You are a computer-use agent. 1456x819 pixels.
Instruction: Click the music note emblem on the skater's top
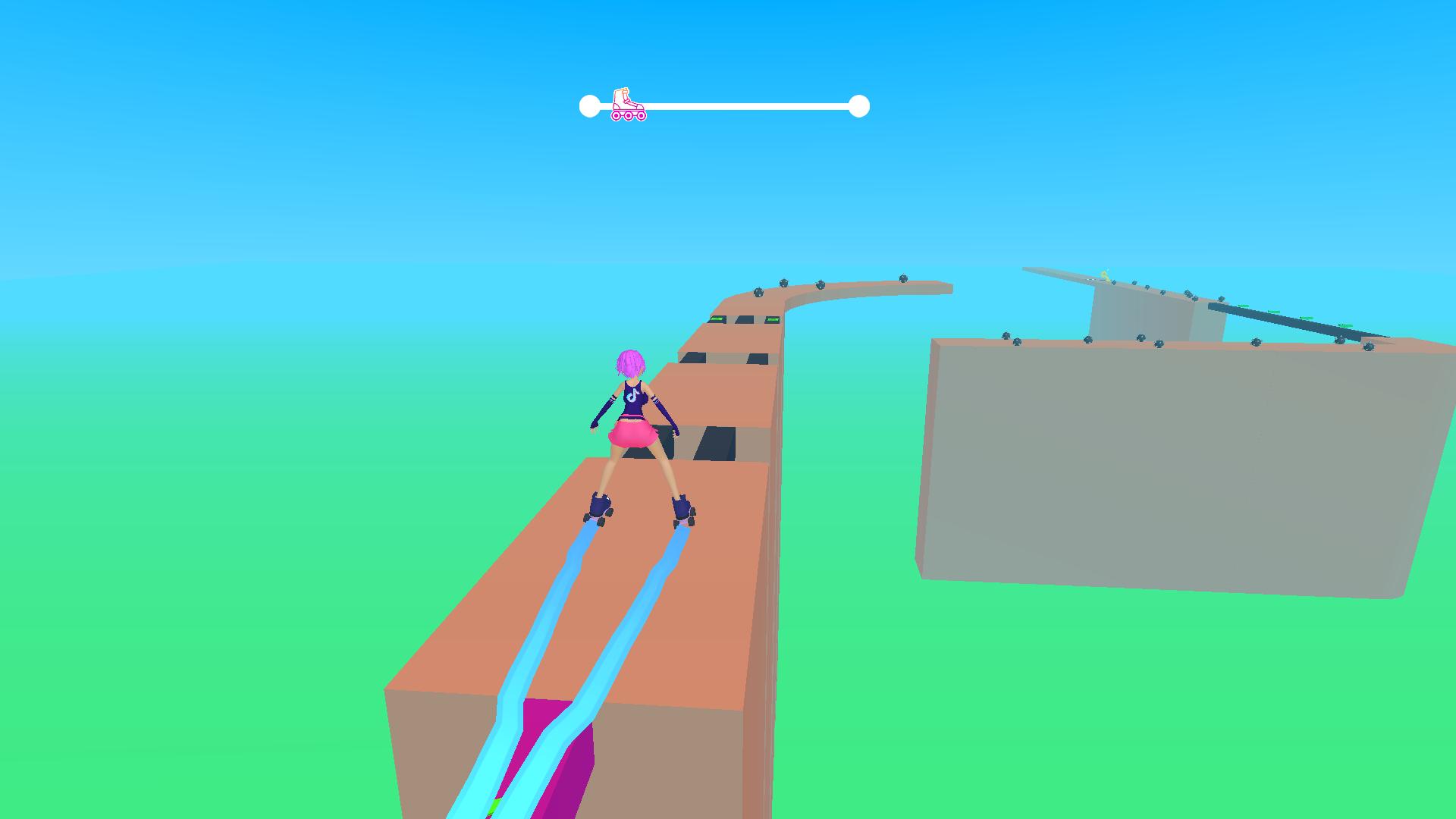click(634, 394)
